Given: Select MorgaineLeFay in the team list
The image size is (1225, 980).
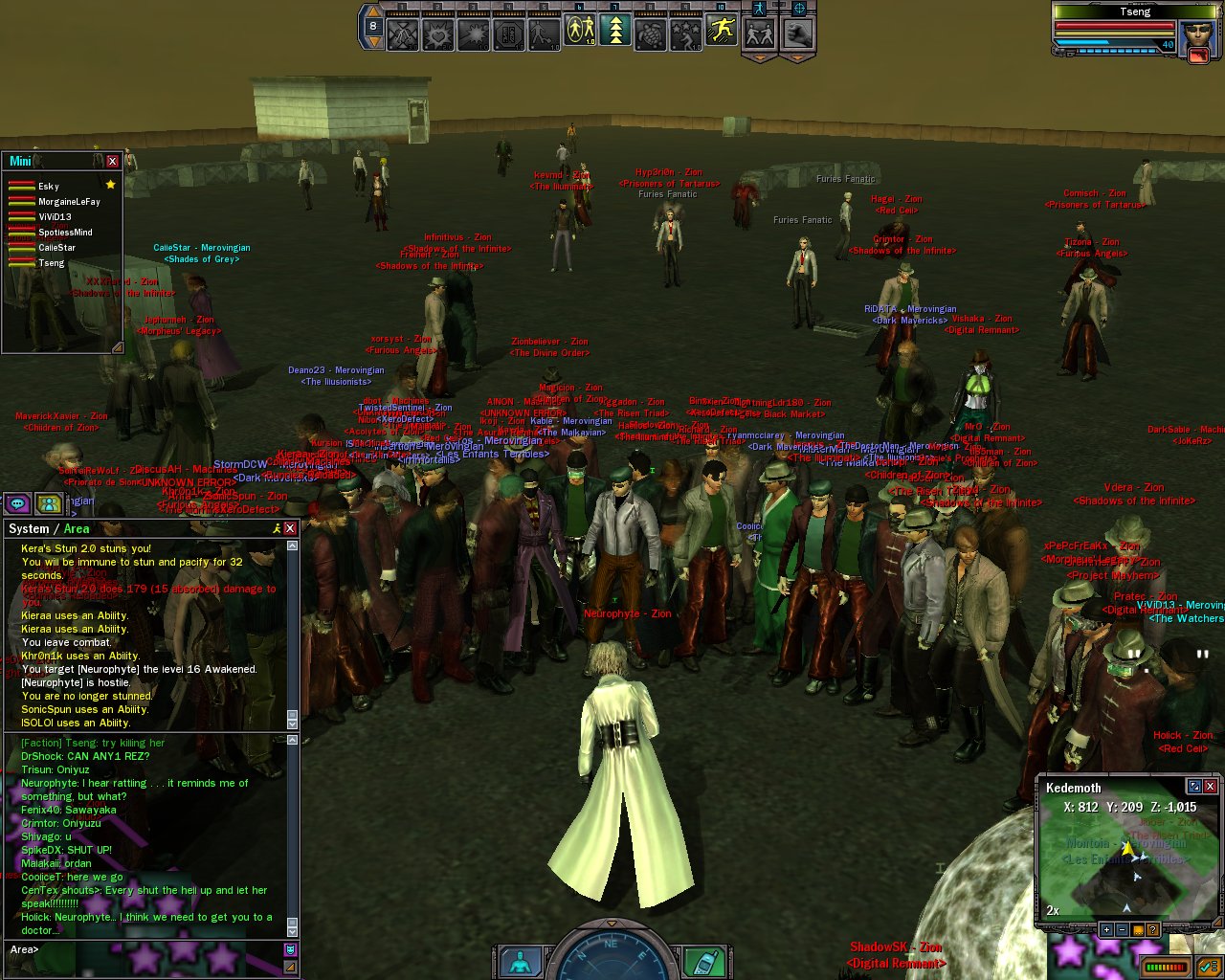Looking at the screenshot, I should tap(69, 202).
